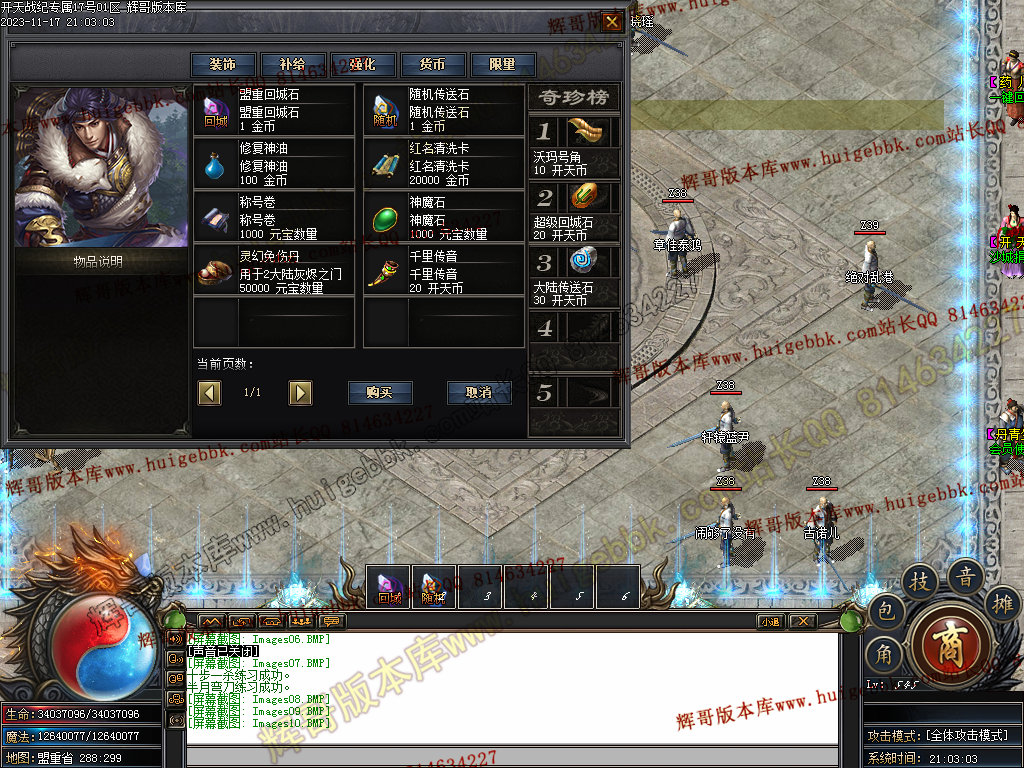The width and height of the screenshot is (1024, 768).
Task: Select the blue 修复神油 potion
Action: point(274,164)
